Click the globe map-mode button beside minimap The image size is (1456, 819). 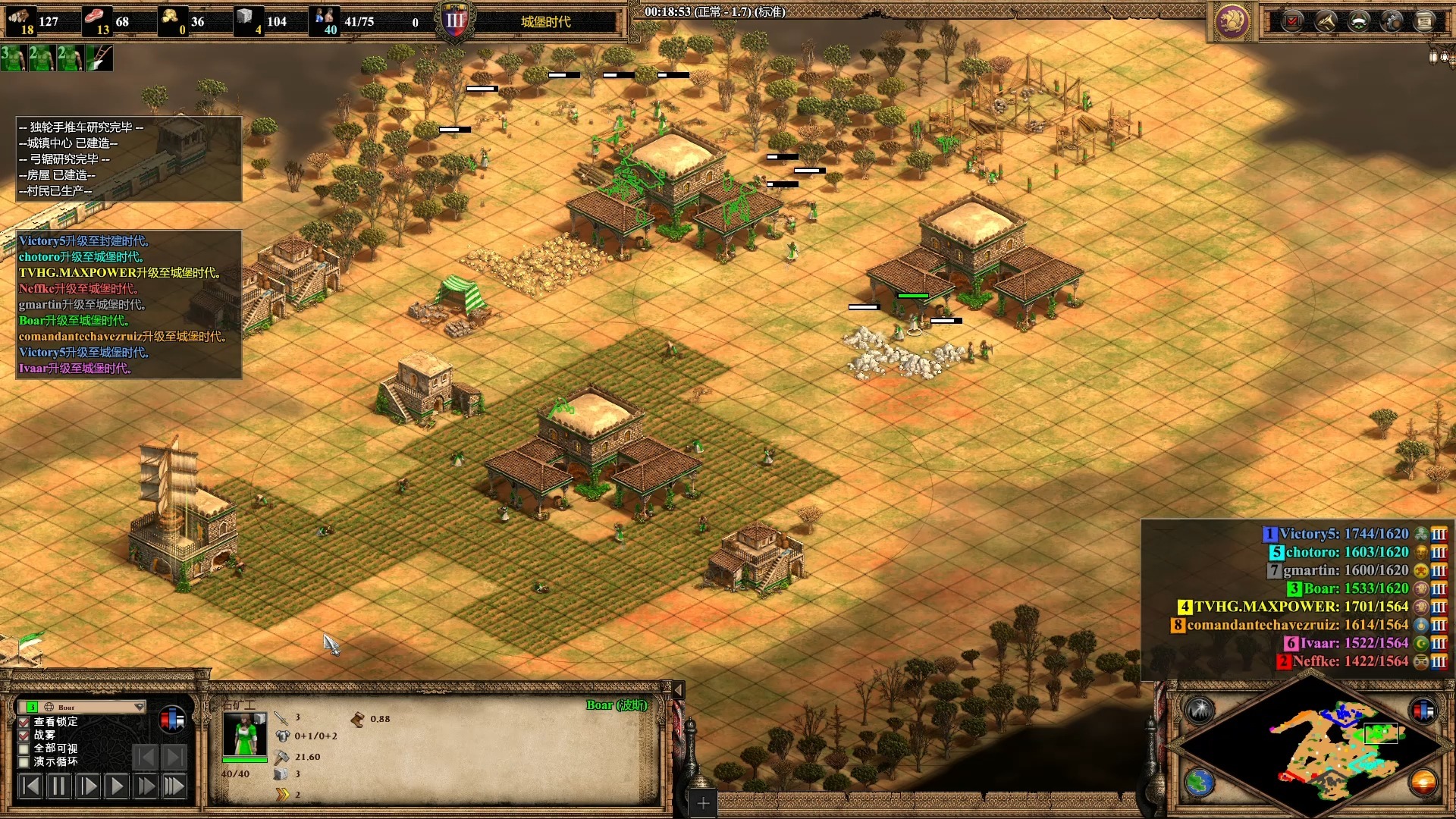pos(1200,783)
